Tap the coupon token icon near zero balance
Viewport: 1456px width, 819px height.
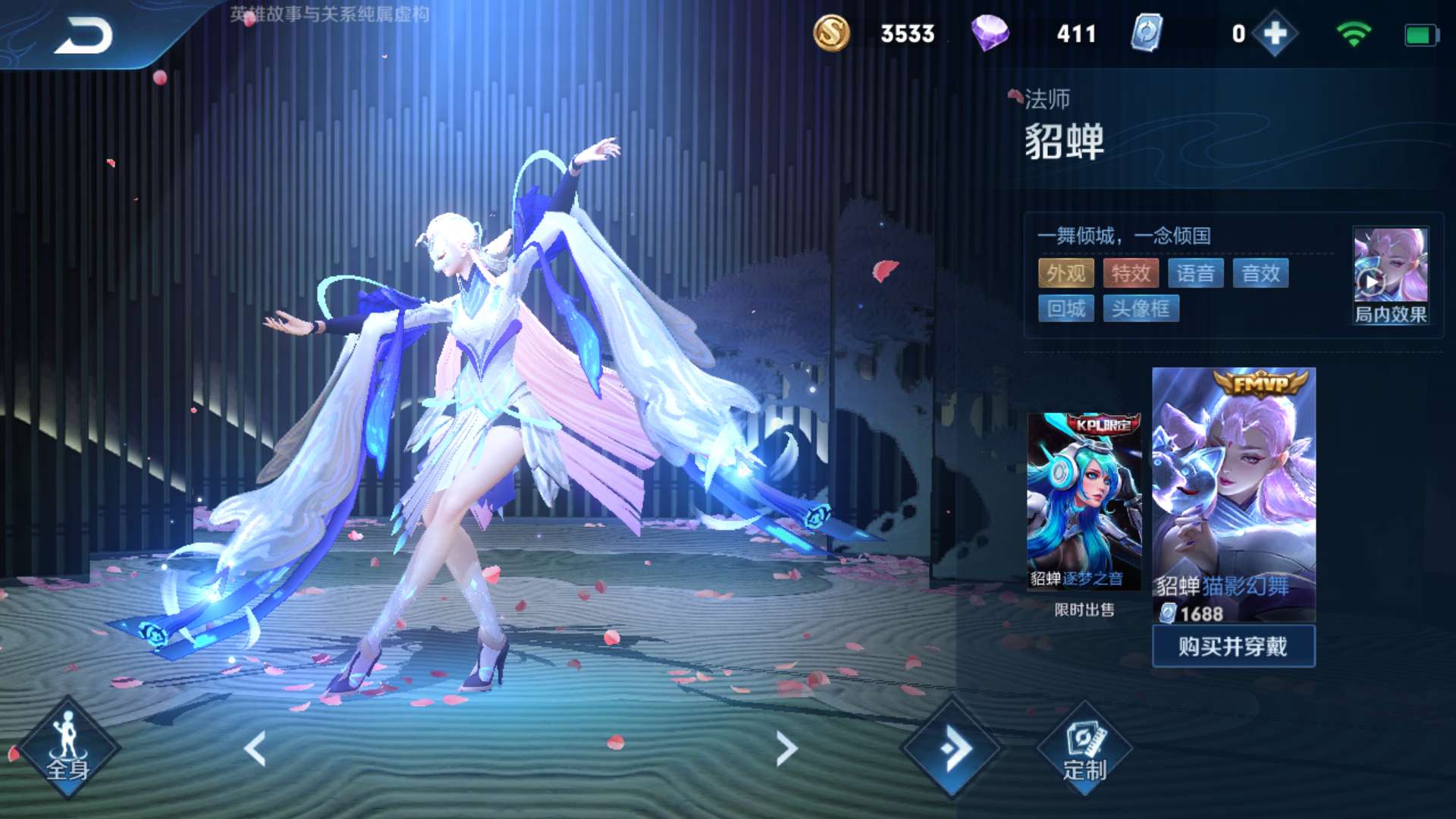pos(1149,32)
